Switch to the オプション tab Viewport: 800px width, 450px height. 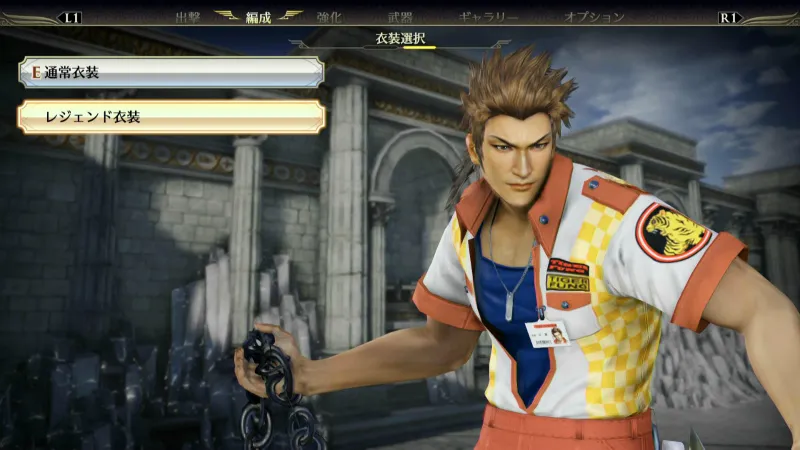pos(594,17)
